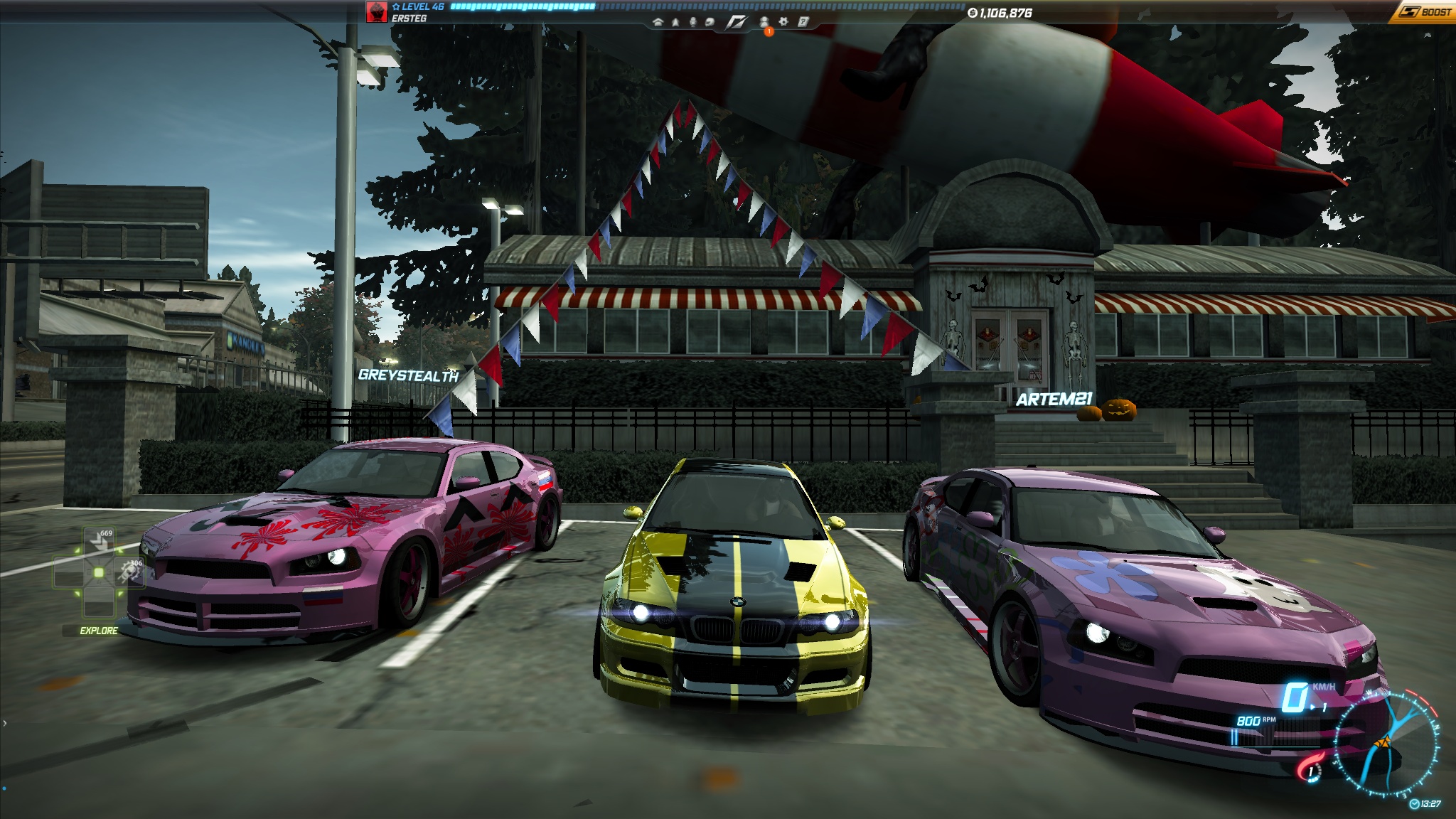Image resolution: width=1456 pixels, height=819 pixels.
Task: Open the safehouse home icon
Action: tap(658, 22)
